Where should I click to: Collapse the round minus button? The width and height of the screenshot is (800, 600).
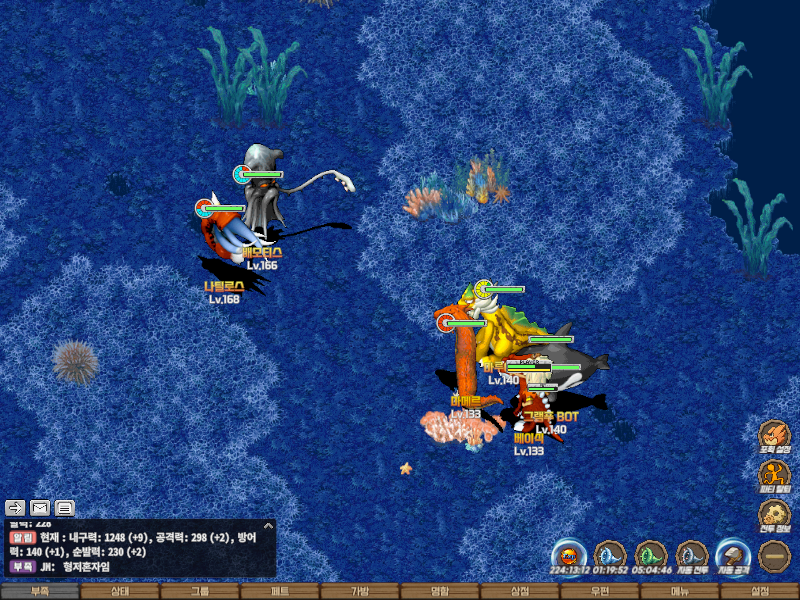774,555
